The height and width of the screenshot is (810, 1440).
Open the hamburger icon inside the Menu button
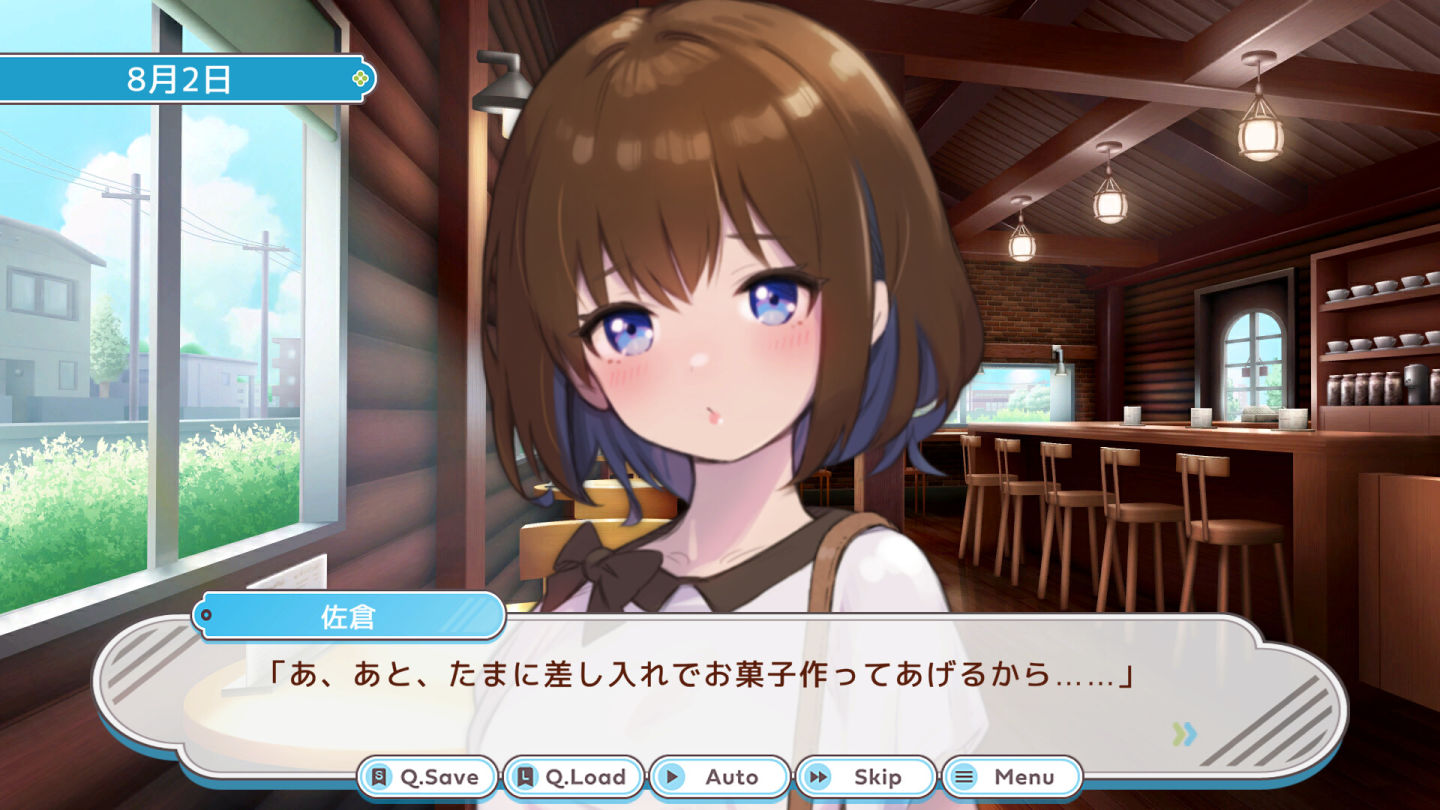965,776
